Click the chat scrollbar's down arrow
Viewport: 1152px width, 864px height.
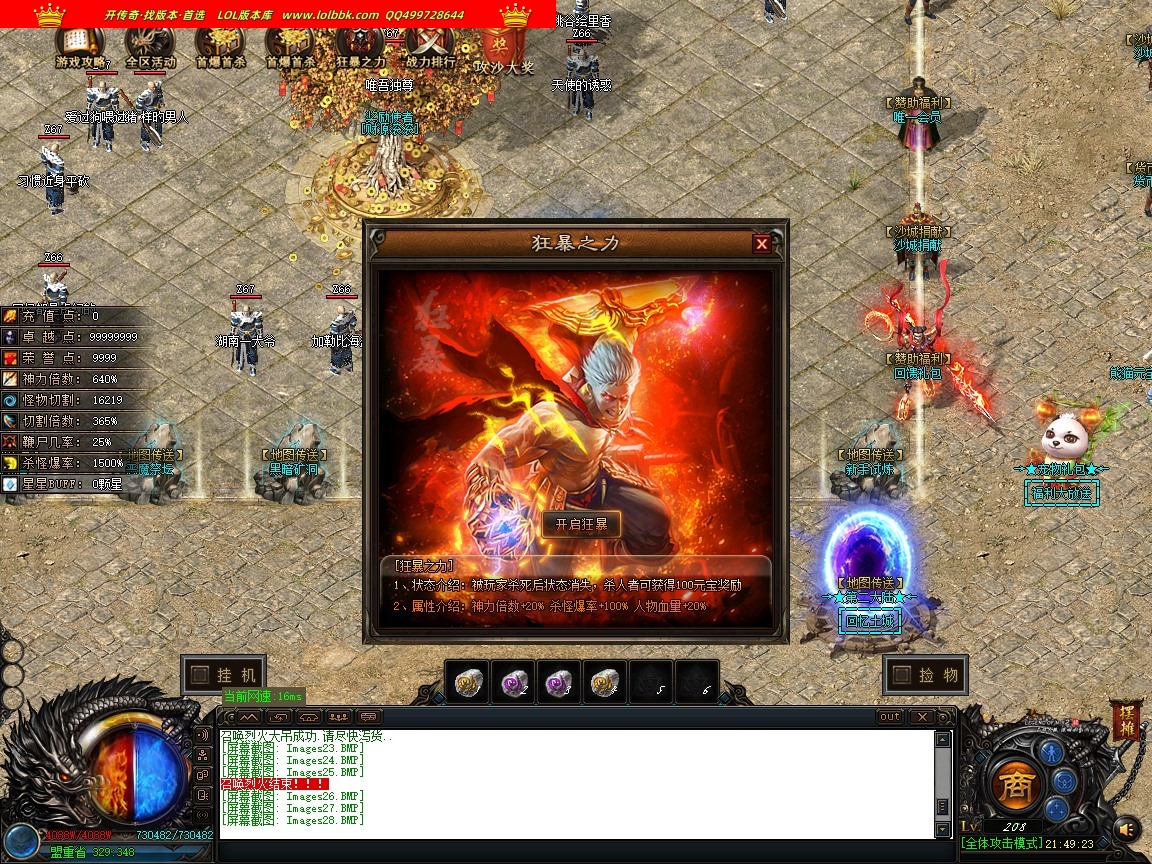942,830
